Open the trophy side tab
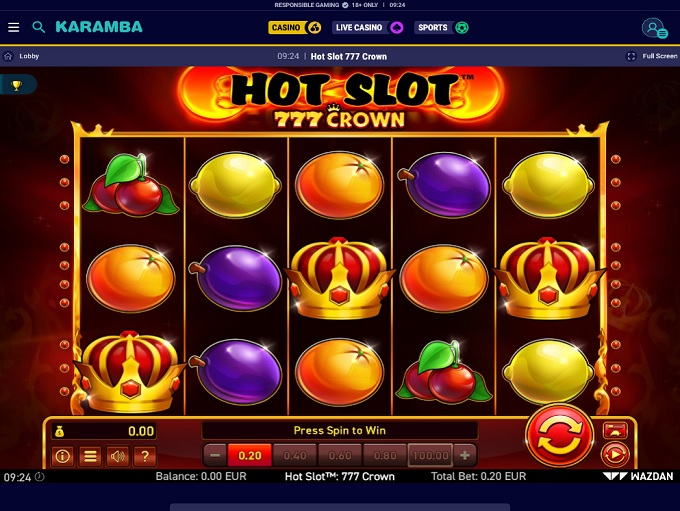Screen dimensions: 680x511 coord(16,86)
